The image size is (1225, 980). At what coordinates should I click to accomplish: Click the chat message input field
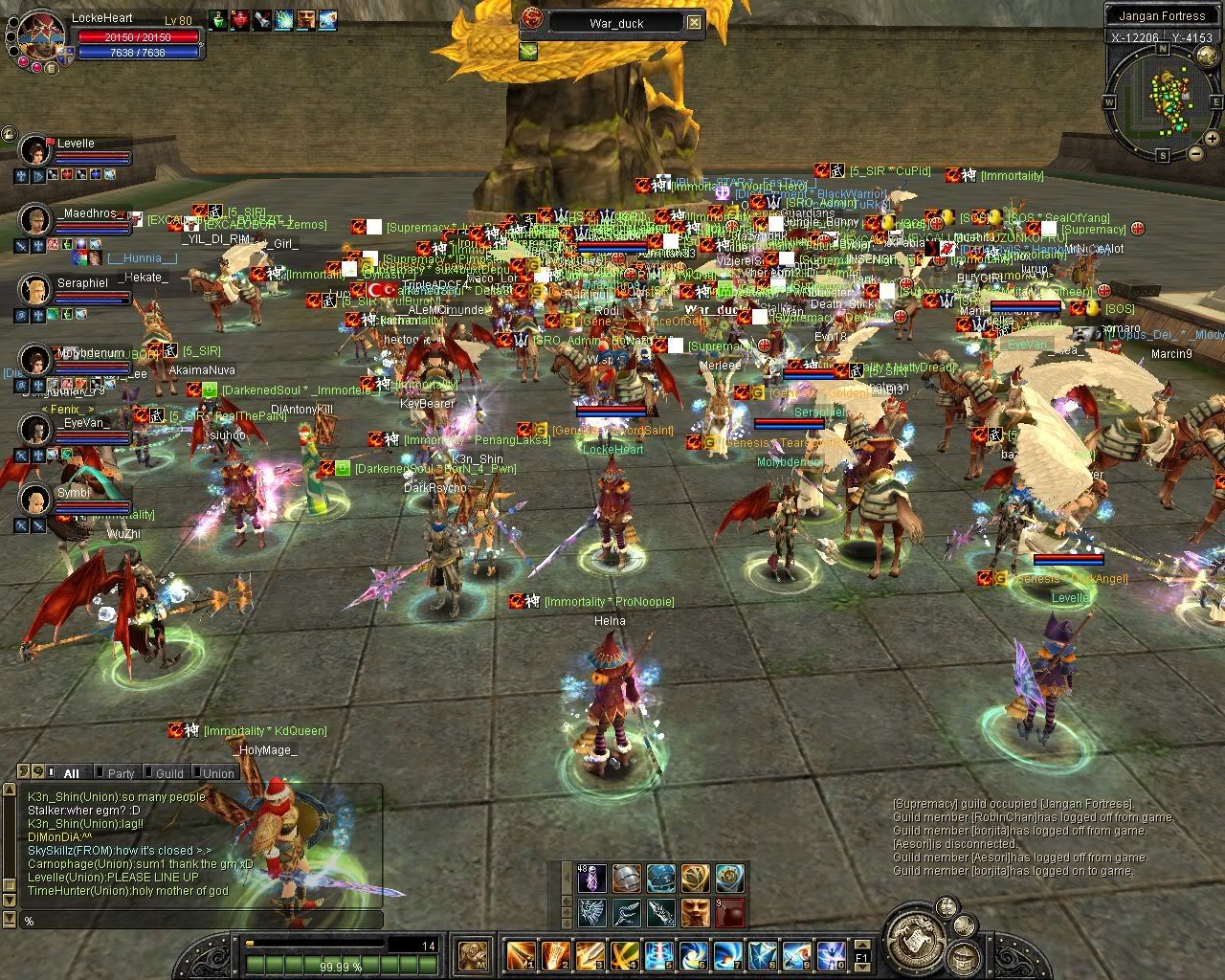pos(201,920)
